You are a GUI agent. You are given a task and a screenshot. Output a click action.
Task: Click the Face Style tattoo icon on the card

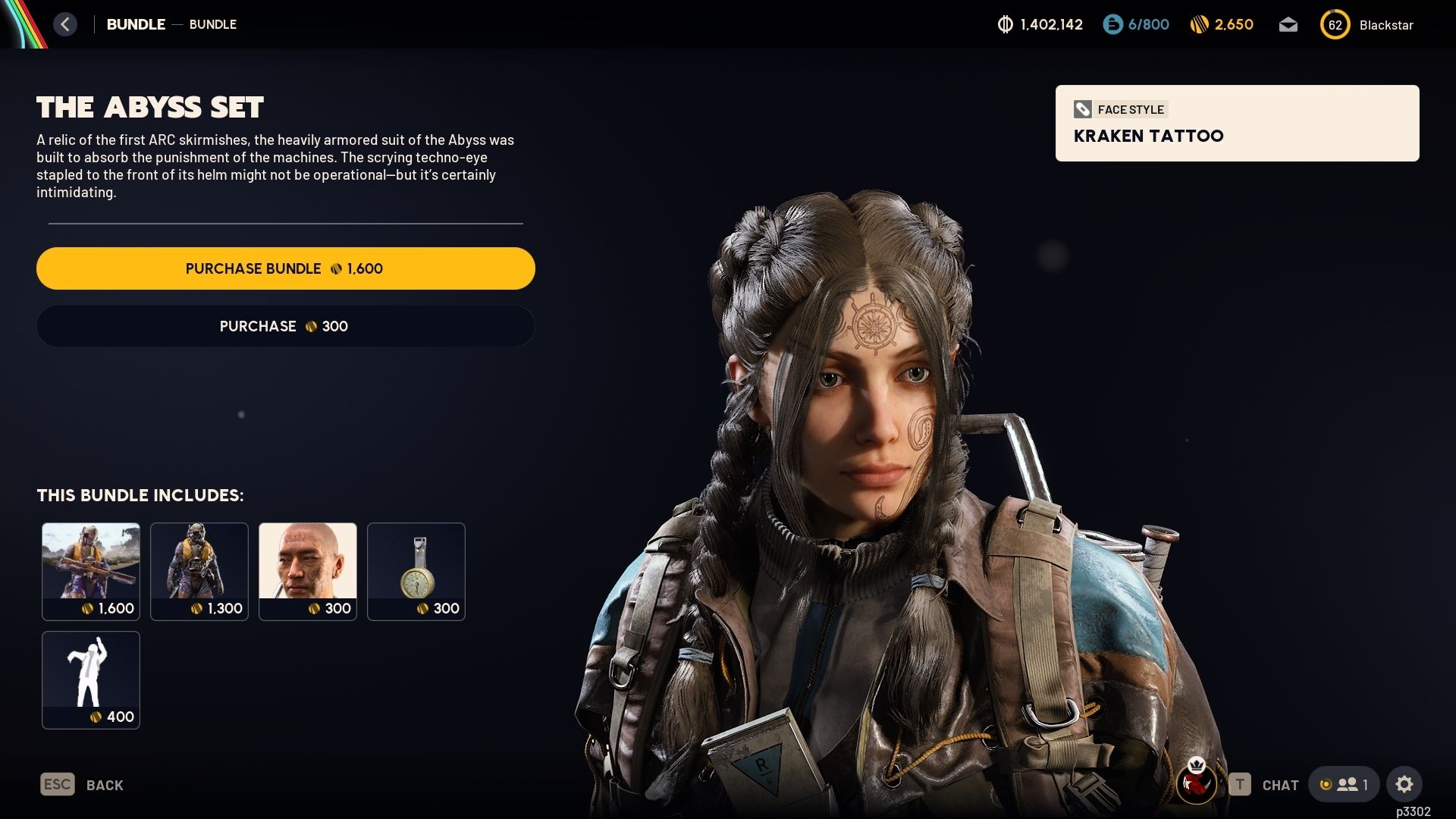(1083, 109)
